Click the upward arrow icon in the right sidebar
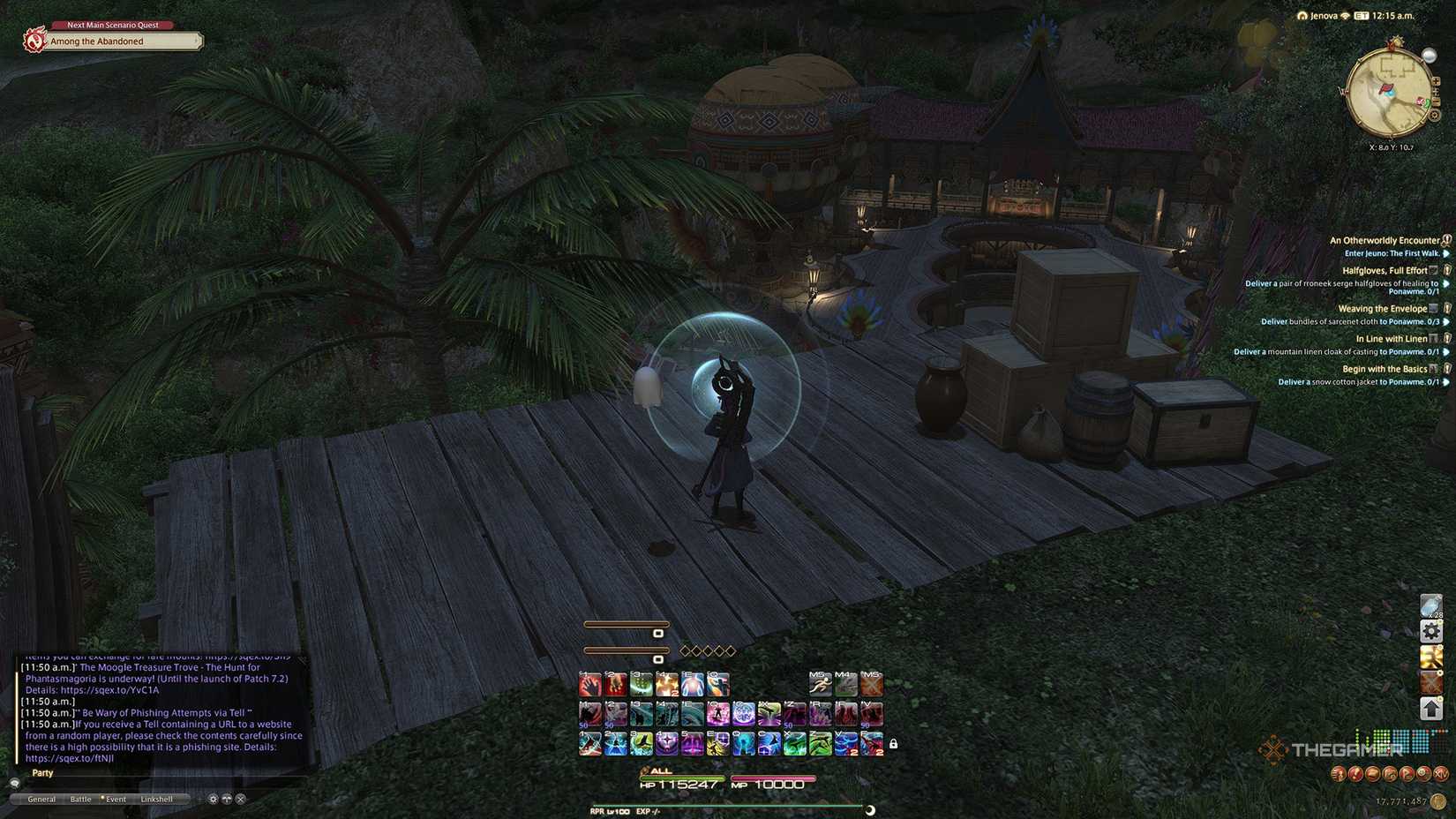1456x819 pixels. [1430, 707]
